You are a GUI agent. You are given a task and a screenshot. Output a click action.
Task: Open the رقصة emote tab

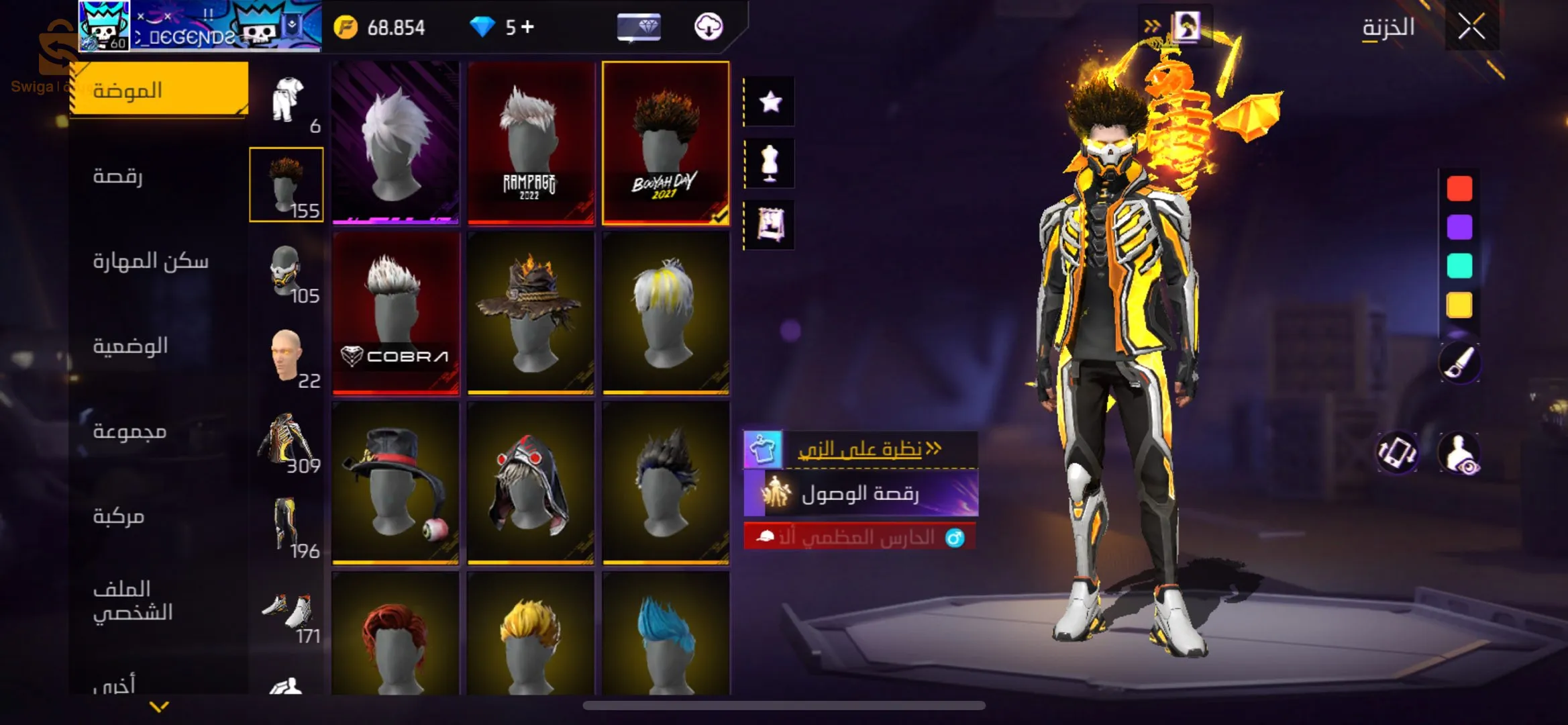point(118,176)
